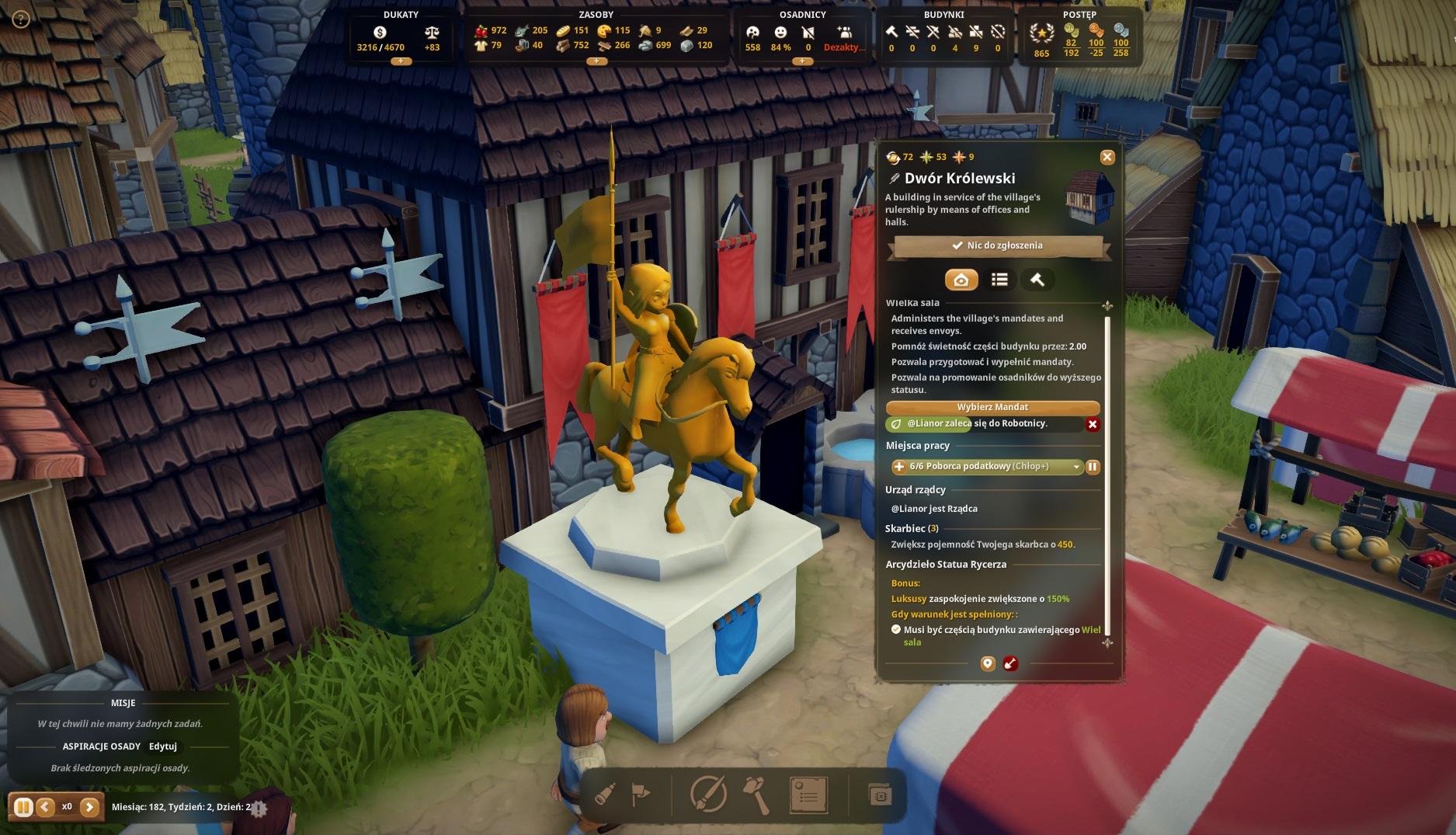Expand the Dukaty panel plus button
This screenshot has width=1456, height=835.
401,61
